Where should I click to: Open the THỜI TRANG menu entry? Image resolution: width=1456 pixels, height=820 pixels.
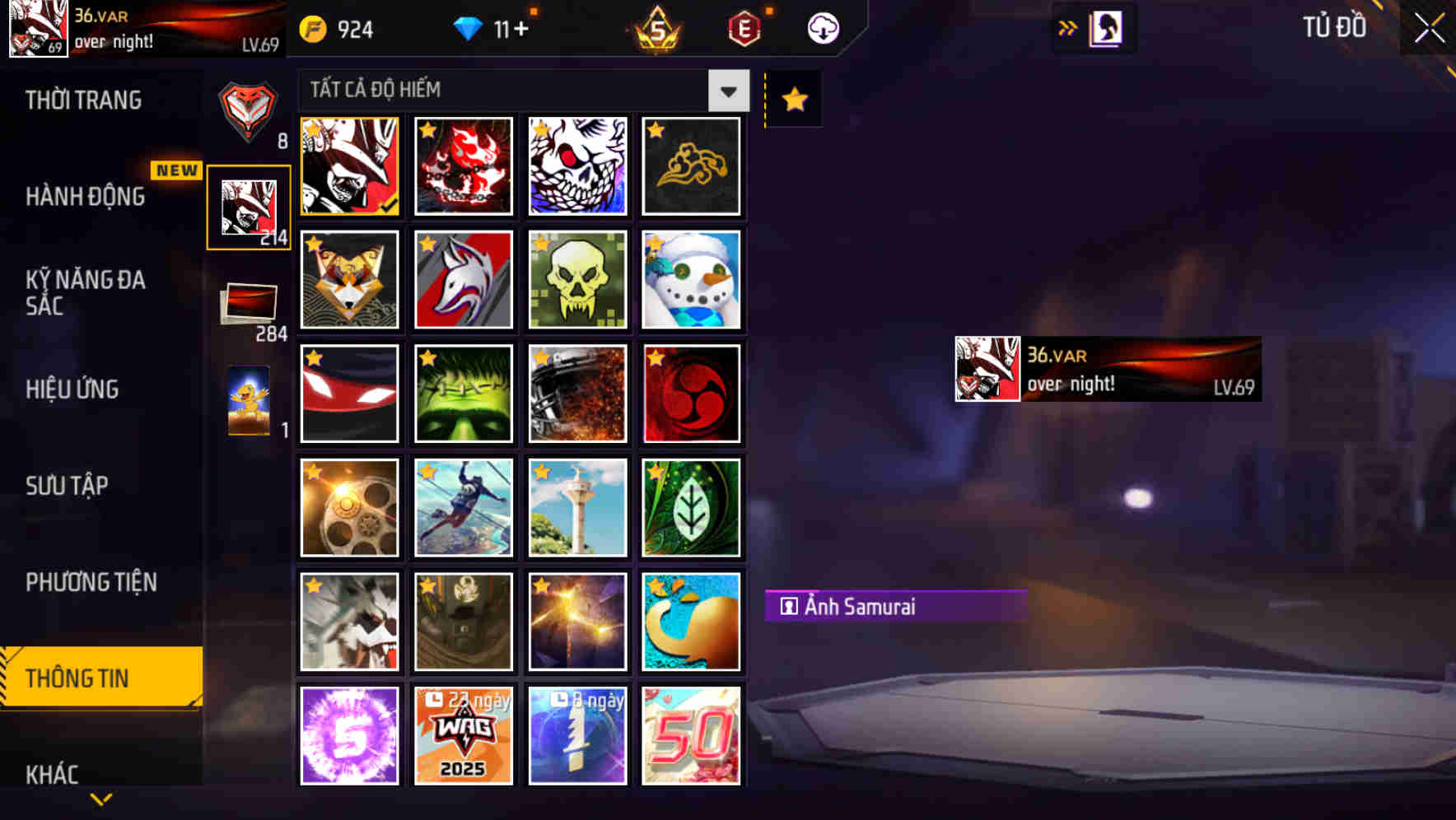82,100
